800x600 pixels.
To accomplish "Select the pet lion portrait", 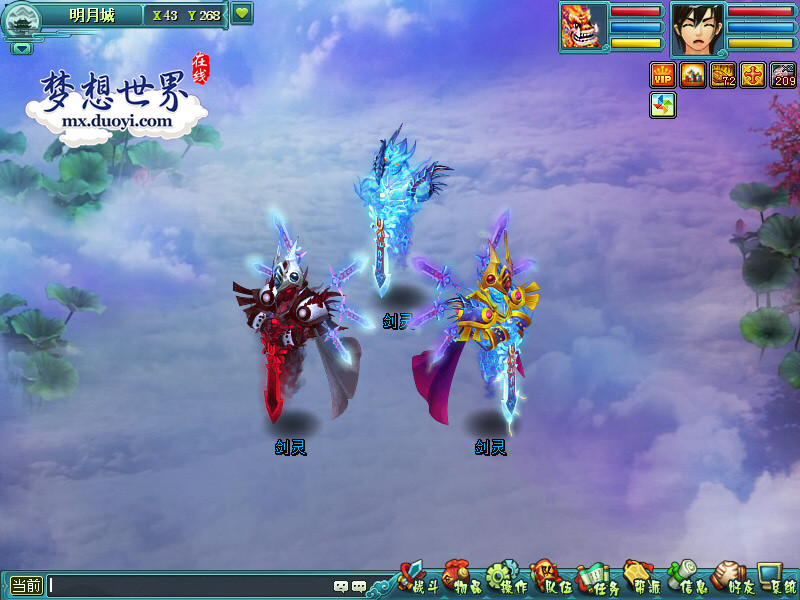I will (583, 26).
